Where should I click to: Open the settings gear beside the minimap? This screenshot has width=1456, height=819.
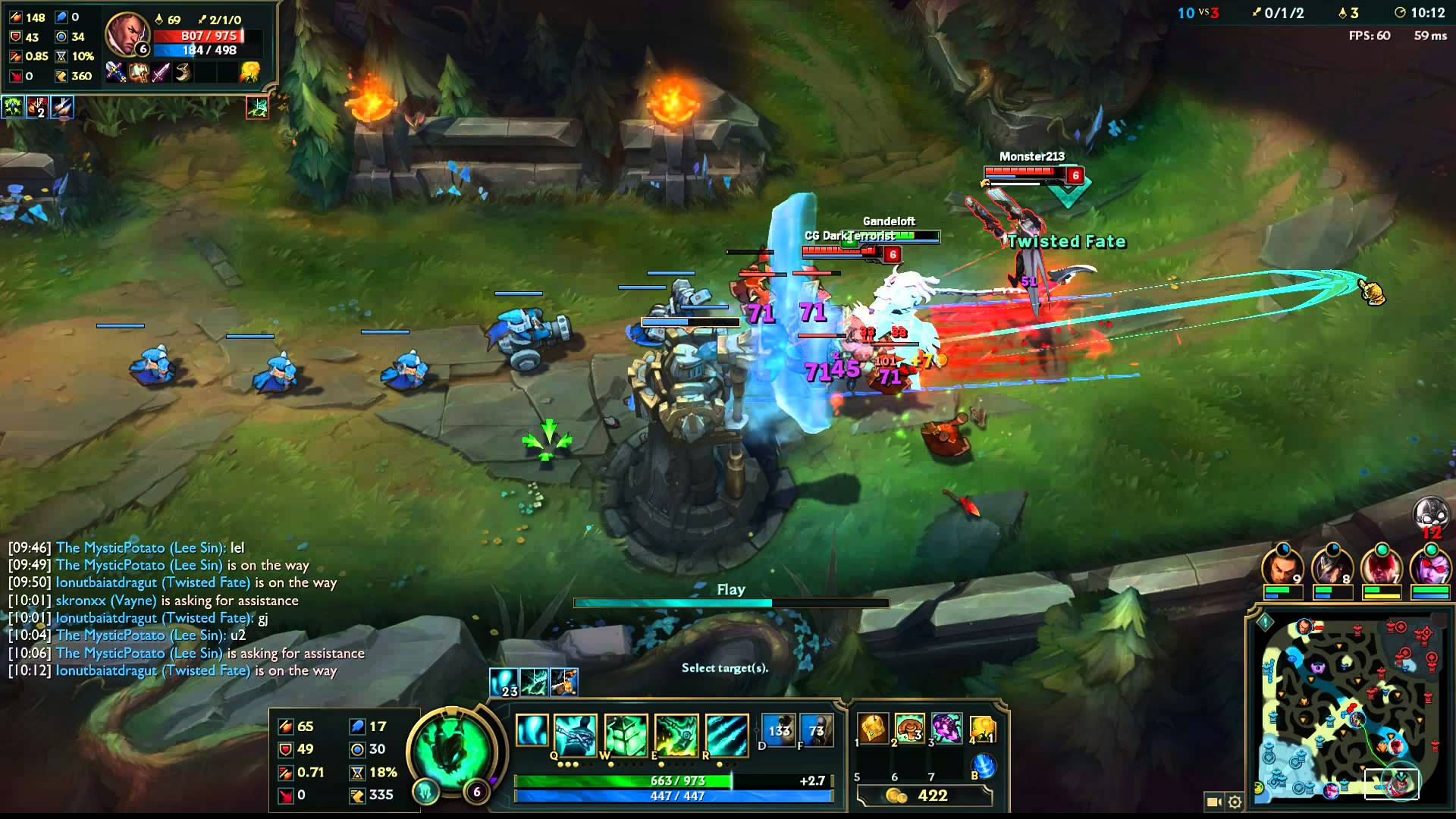pos(1235,802)
